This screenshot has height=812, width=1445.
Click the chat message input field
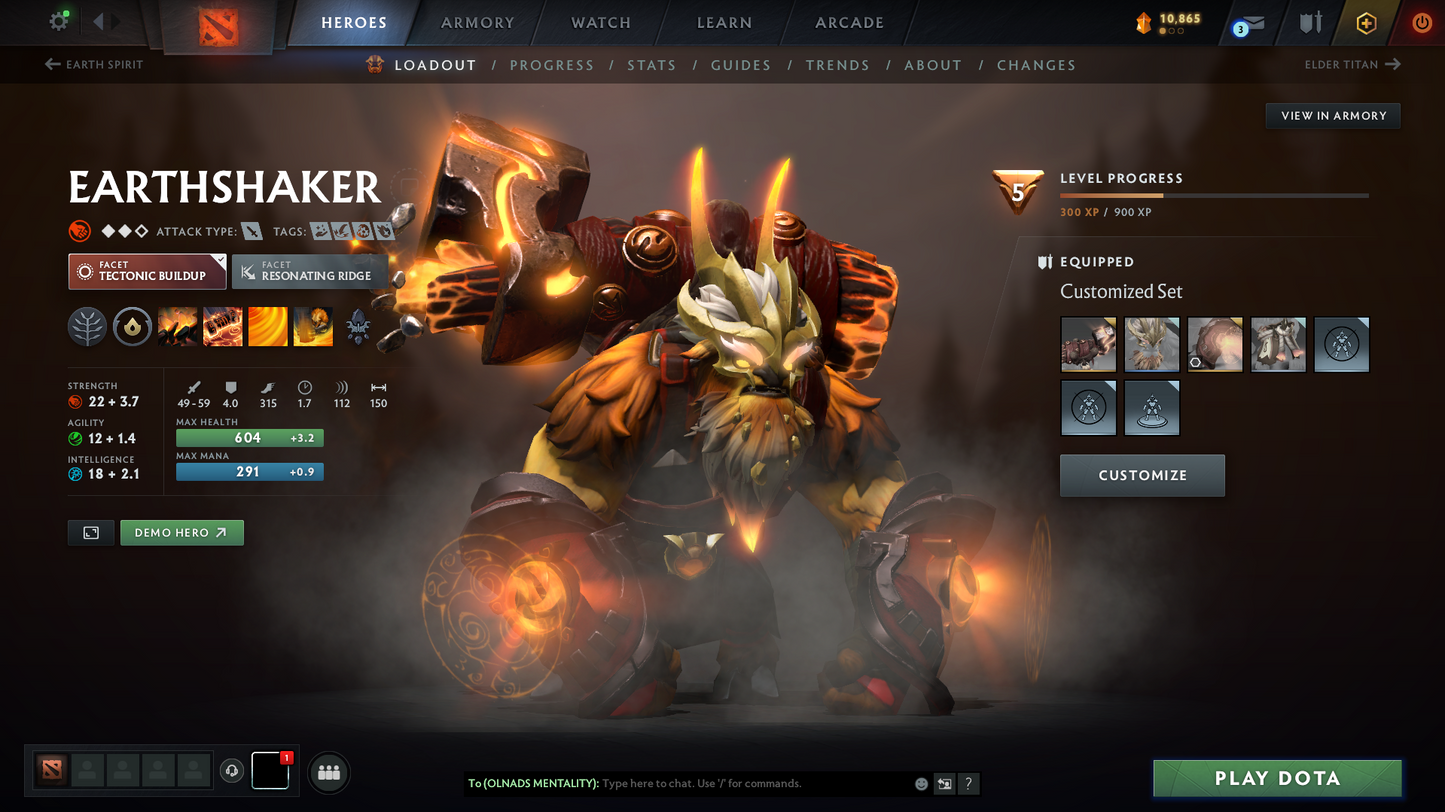pyautogui.click(x=750, y=783)
